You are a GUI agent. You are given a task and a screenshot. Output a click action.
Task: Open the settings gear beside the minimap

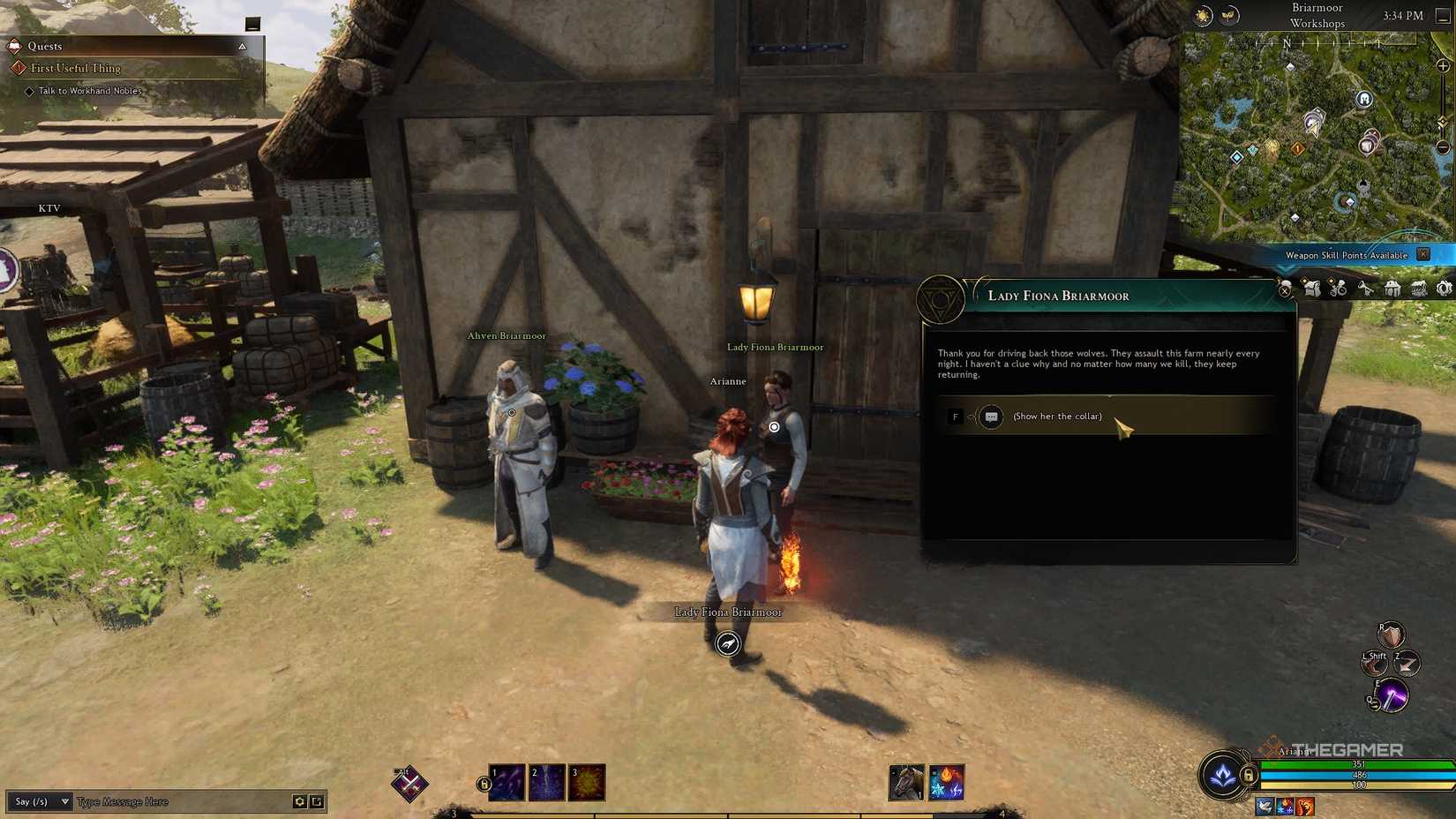point(1445,289)
